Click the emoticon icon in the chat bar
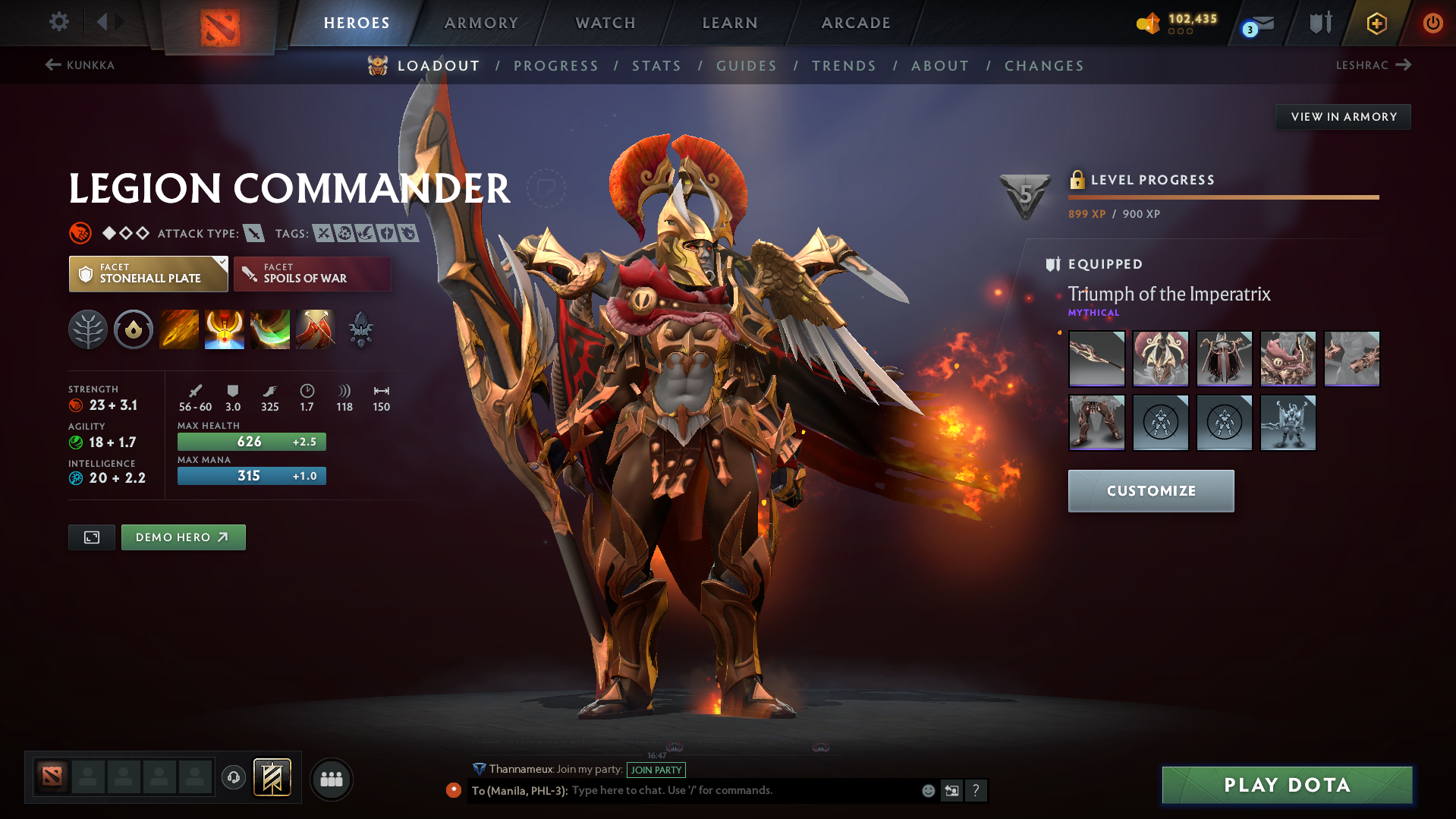Screen dimensions: 1456x819 pyautogui.click(x=928, y=790)
